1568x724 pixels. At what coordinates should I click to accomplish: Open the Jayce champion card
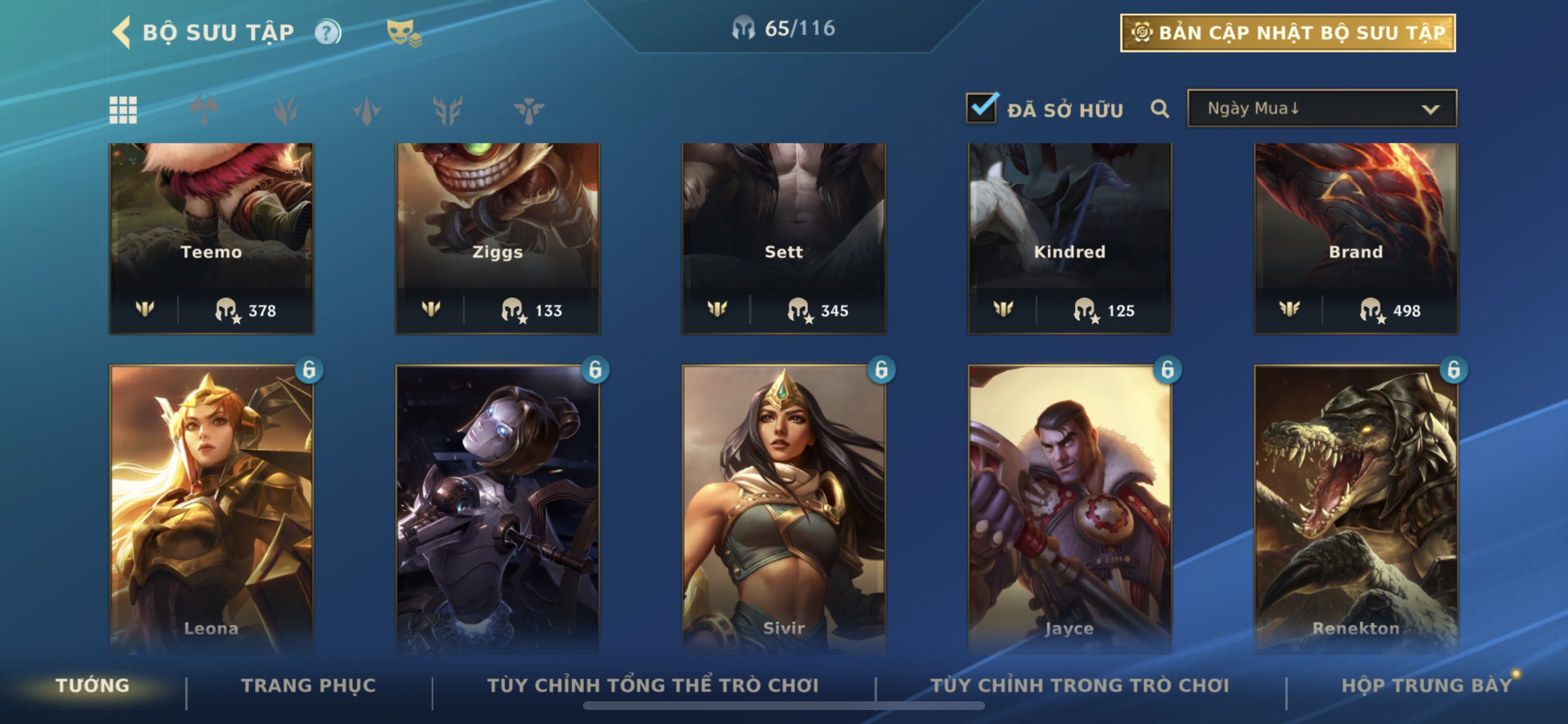pyautogui.click(x=1069, y=508)
